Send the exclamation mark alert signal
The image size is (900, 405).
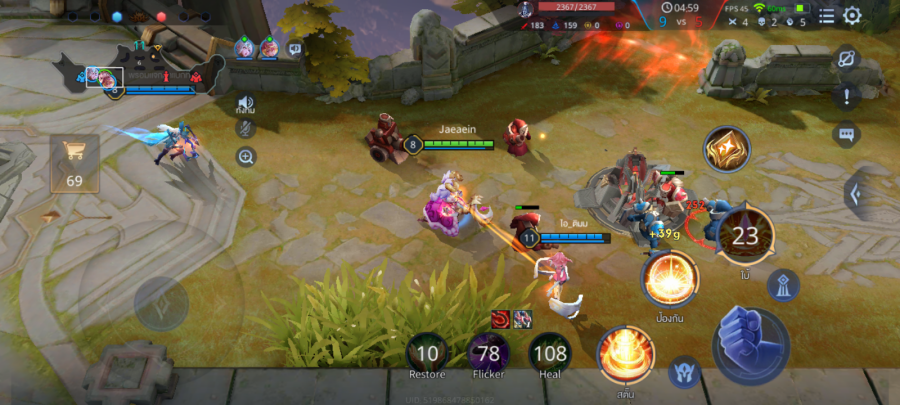pyautogui.click(x=847, y=96)
